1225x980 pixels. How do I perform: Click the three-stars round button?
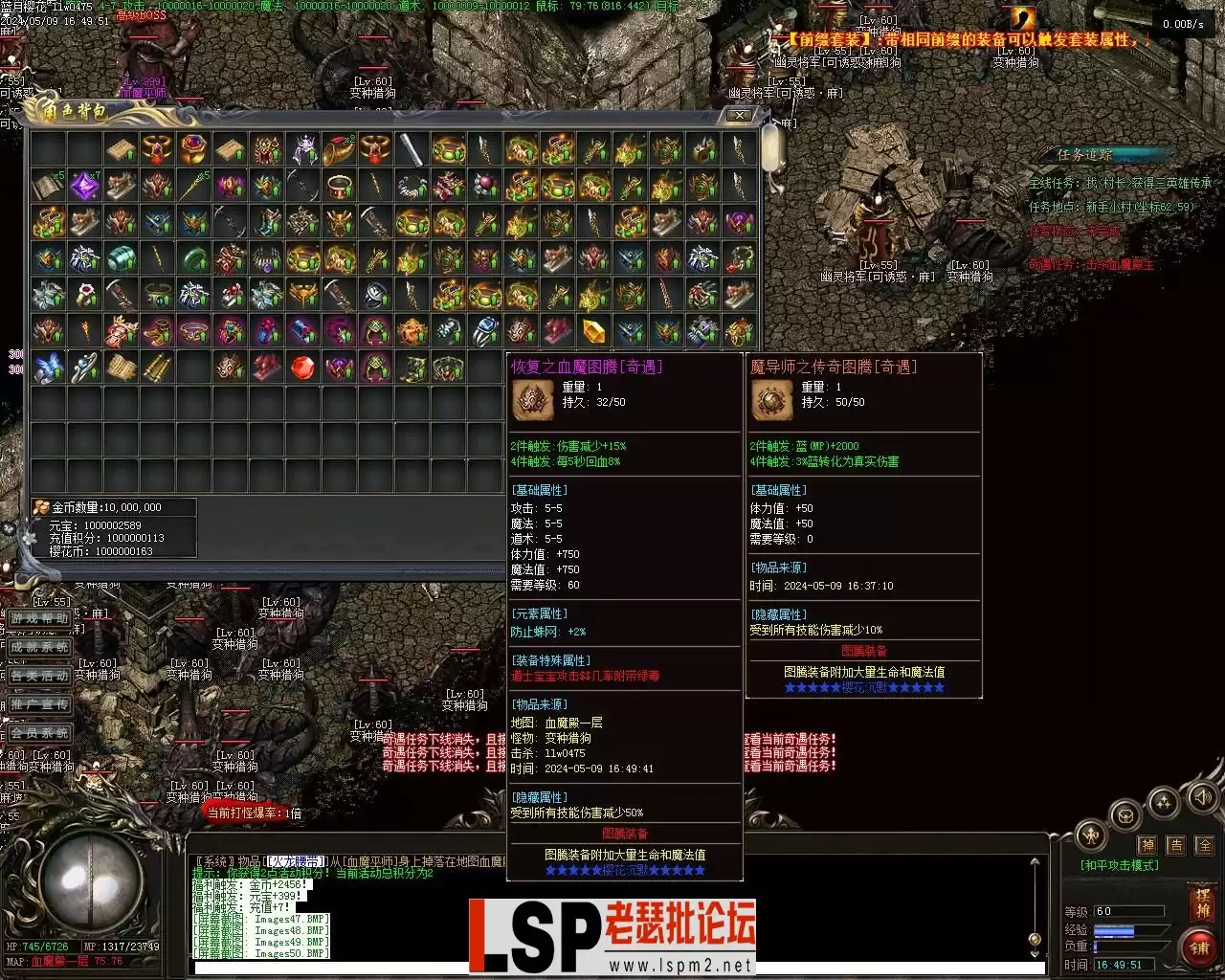tap(1163, 802)
